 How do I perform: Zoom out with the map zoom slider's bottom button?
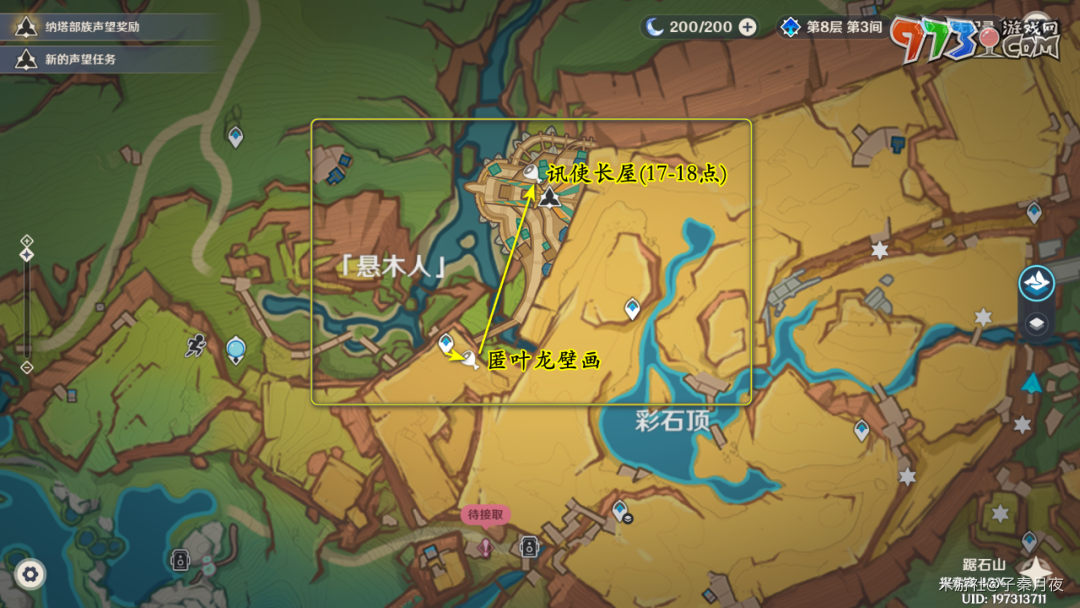pyautogui.click(x=27, y=367)
